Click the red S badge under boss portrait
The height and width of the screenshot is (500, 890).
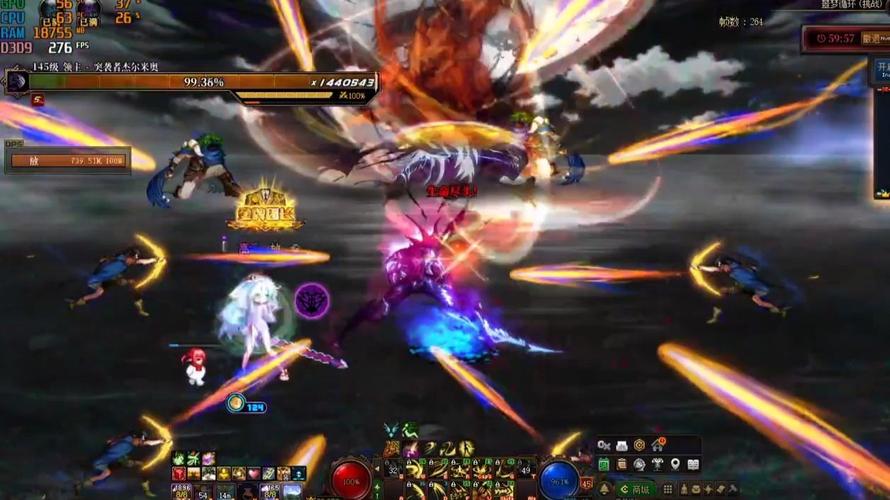tap(37, 100)
